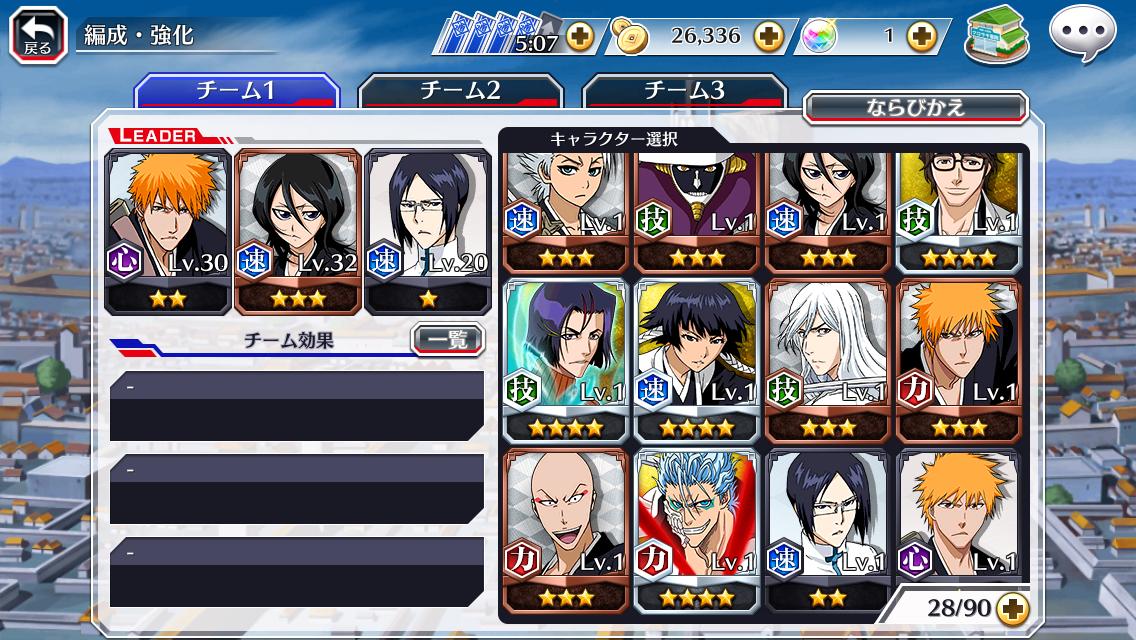
Task: Go back with the 戻る button
Action: click(x=38, y=35)
